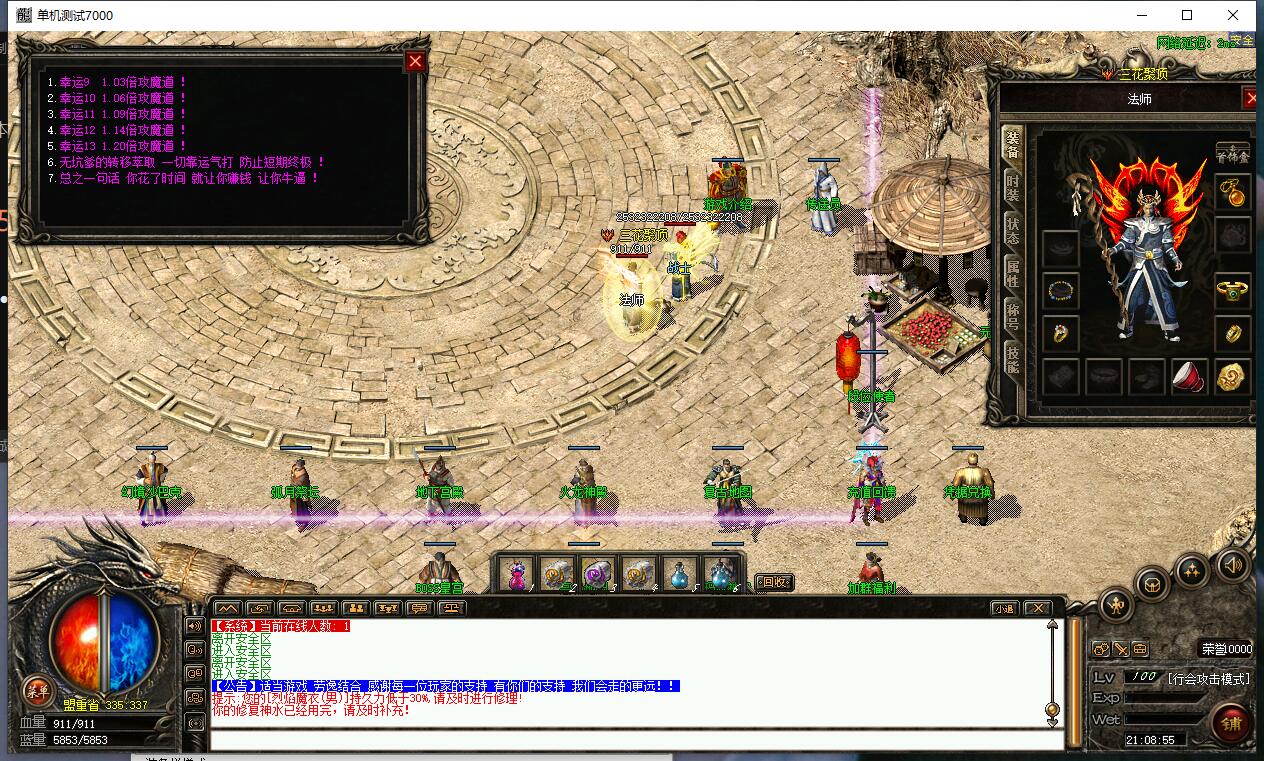The width and height of the screenshot is (1264, 761).
Task: Open the round 铺 shop button
Action: 1230,722
